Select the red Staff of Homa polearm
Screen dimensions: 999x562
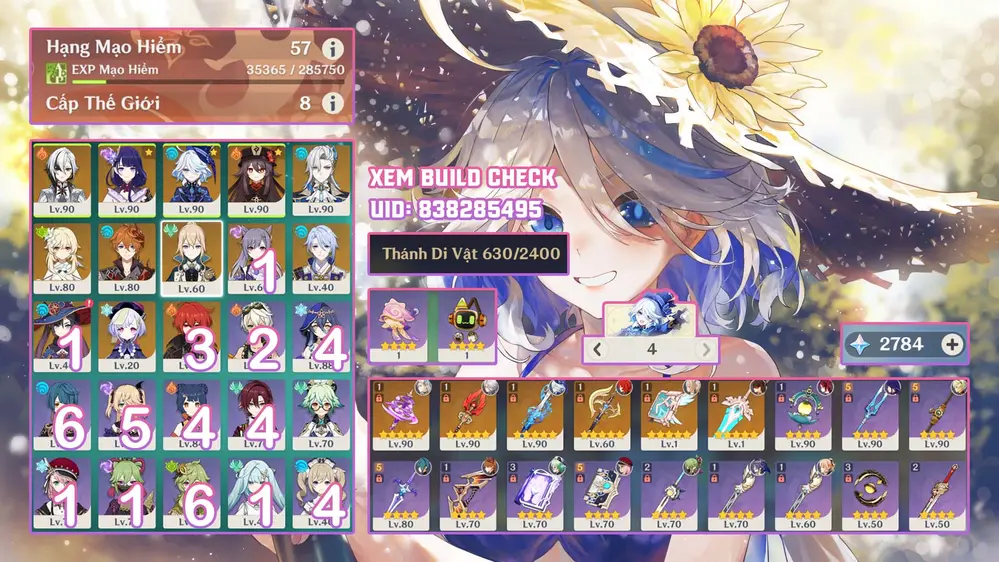click(468, 414)
